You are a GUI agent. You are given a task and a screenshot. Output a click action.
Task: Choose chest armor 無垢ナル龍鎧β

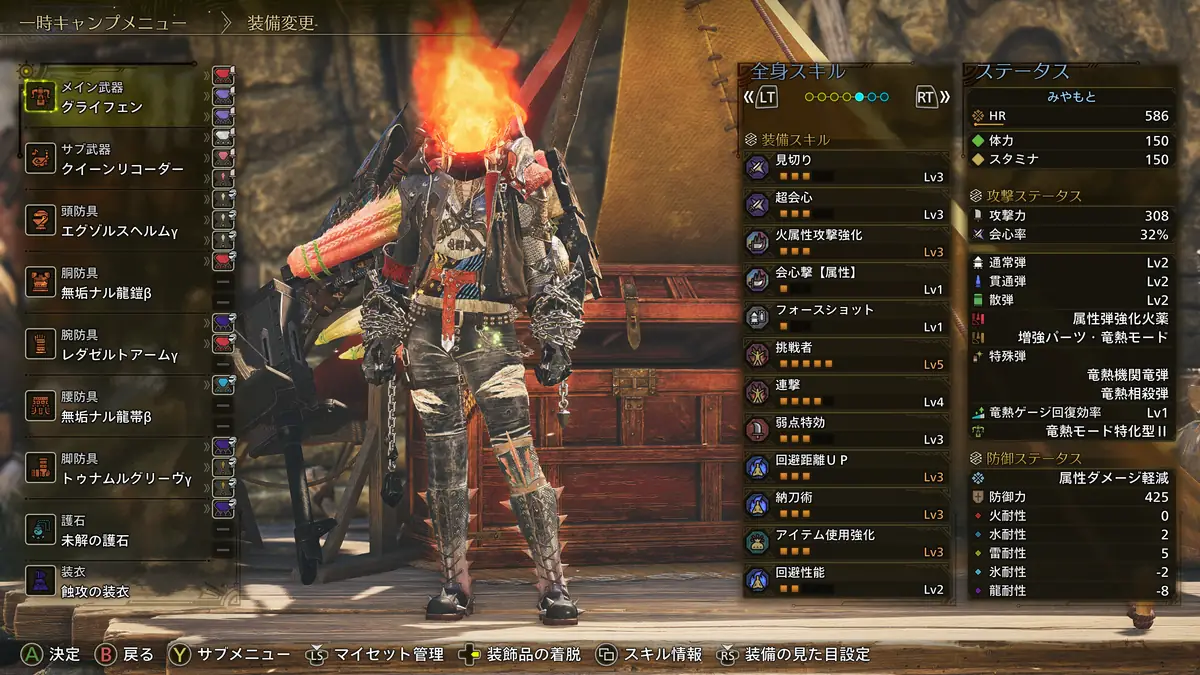click(110, 284)
